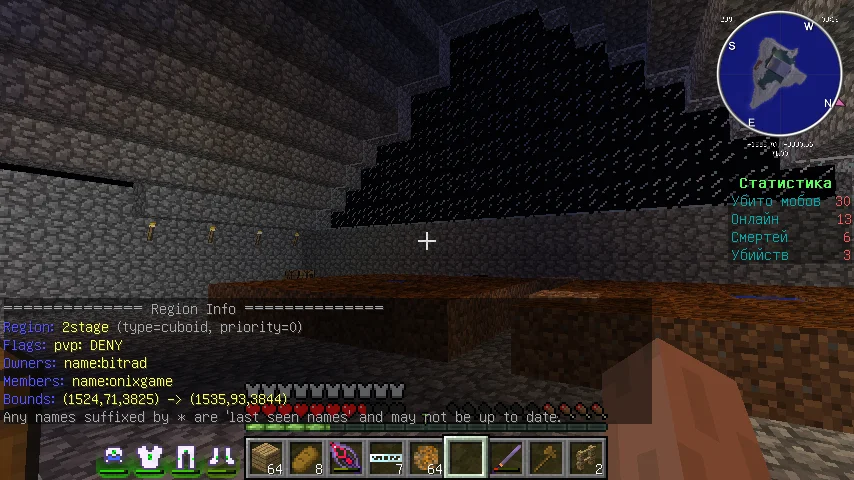Pick the round orange block stack of 64
The height and width of the screenshot is (480, 854).
(426, 458)
